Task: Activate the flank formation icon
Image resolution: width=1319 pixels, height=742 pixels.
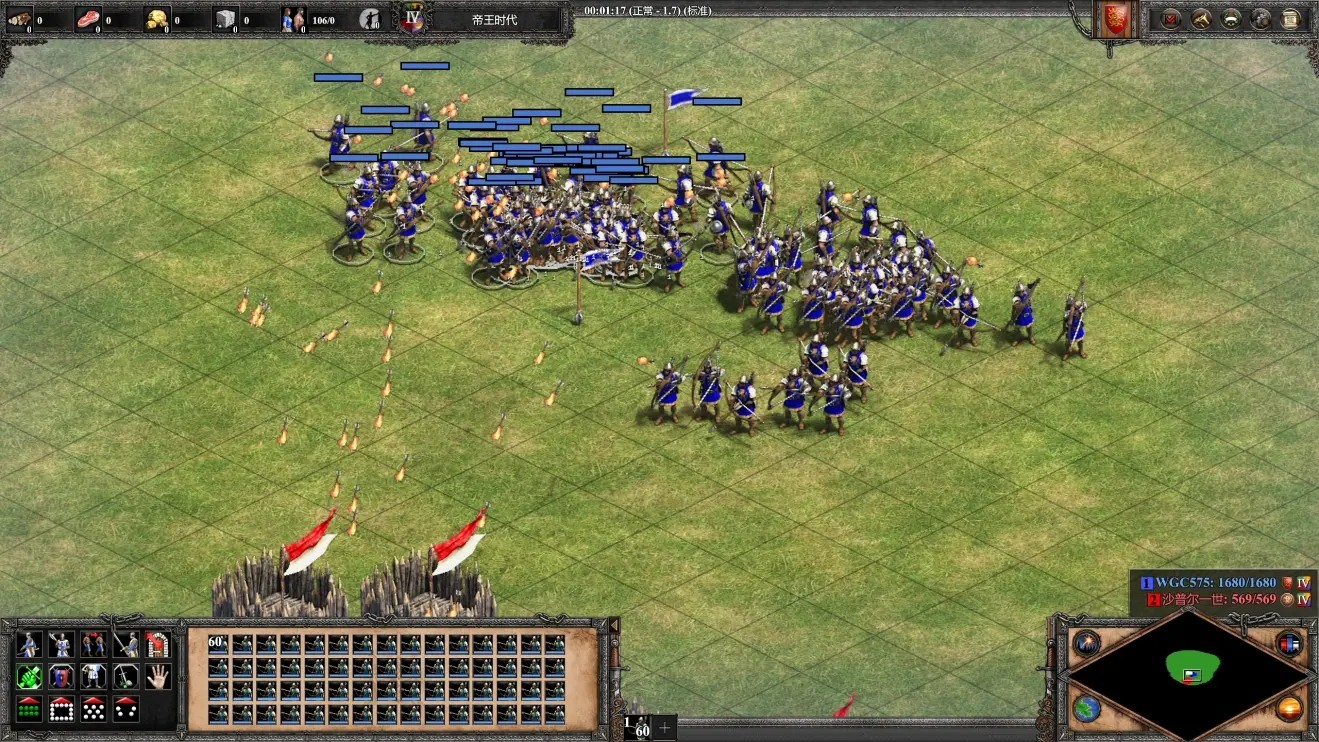Action: click(126, 709)
